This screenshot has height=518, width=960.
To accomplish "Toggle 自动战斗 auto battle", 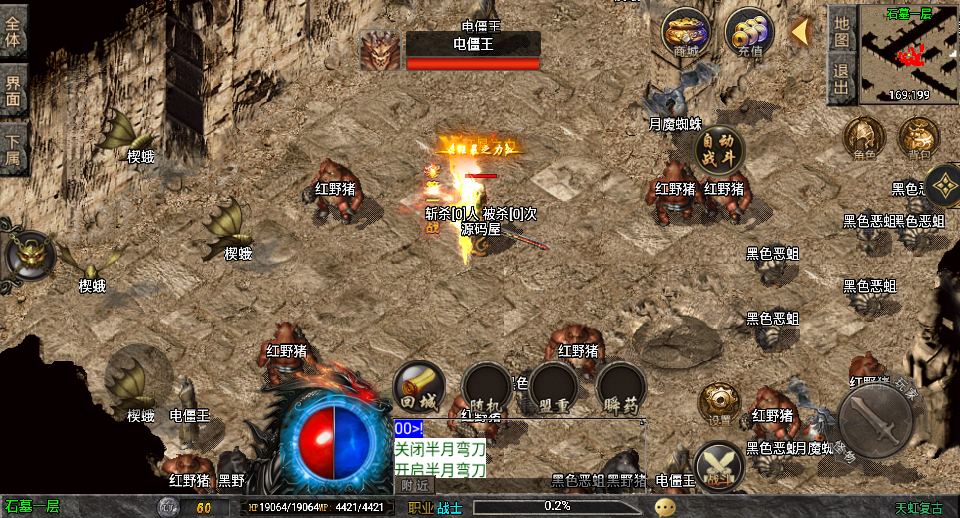I will [x=719, y=152].
